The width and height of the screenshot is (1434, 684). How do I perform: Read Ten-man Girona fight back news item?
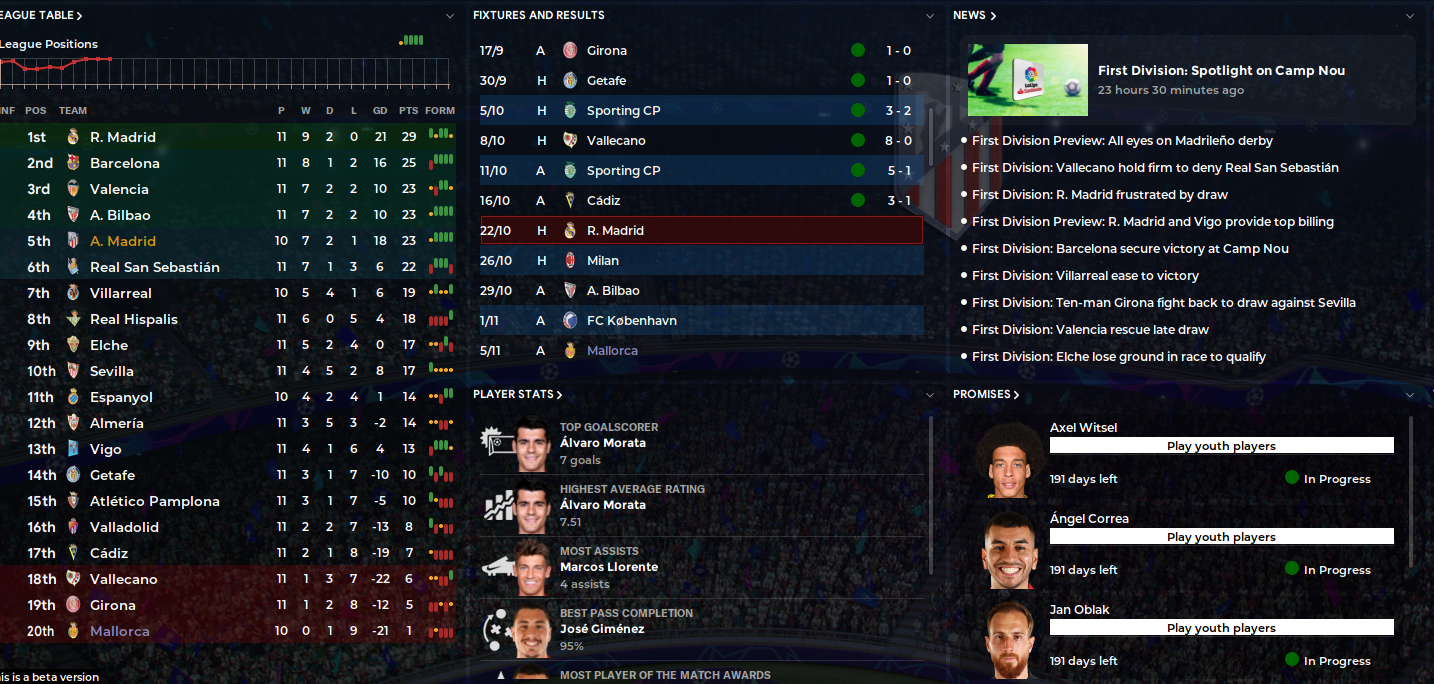[1163, 302]
